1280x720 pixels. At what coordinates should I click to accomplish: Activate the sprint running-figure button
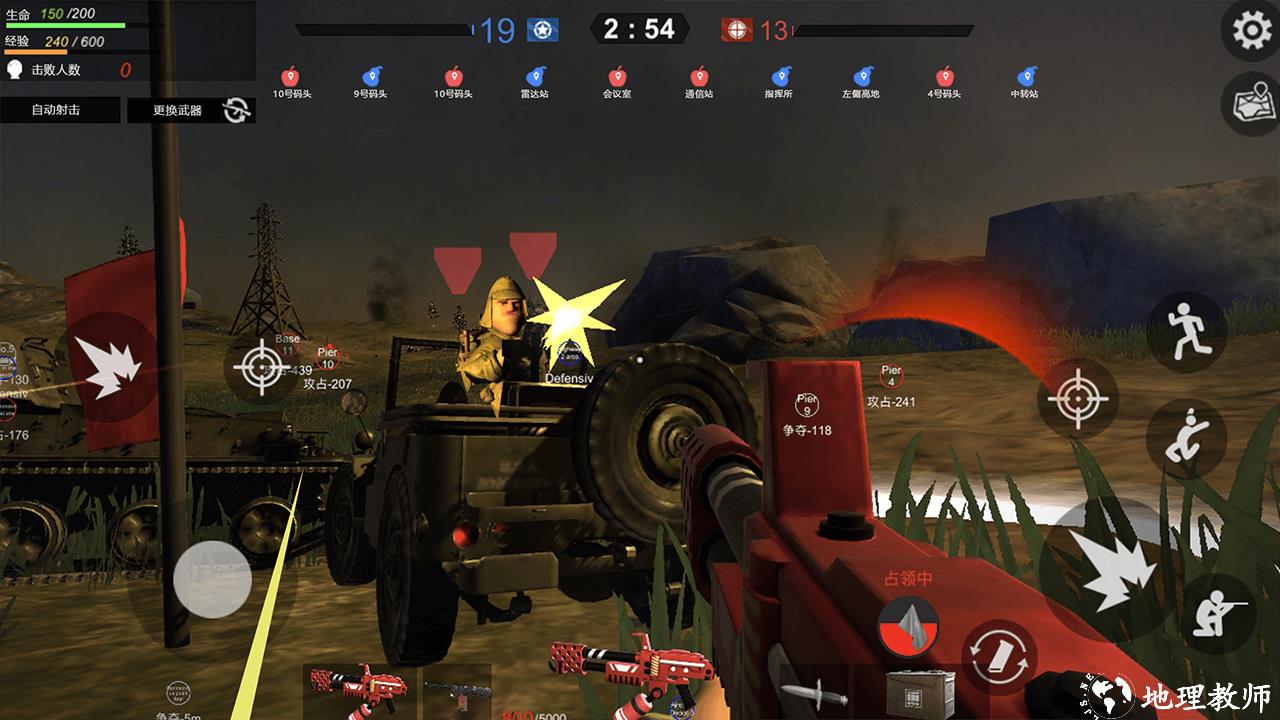(x=1186, y=333)
